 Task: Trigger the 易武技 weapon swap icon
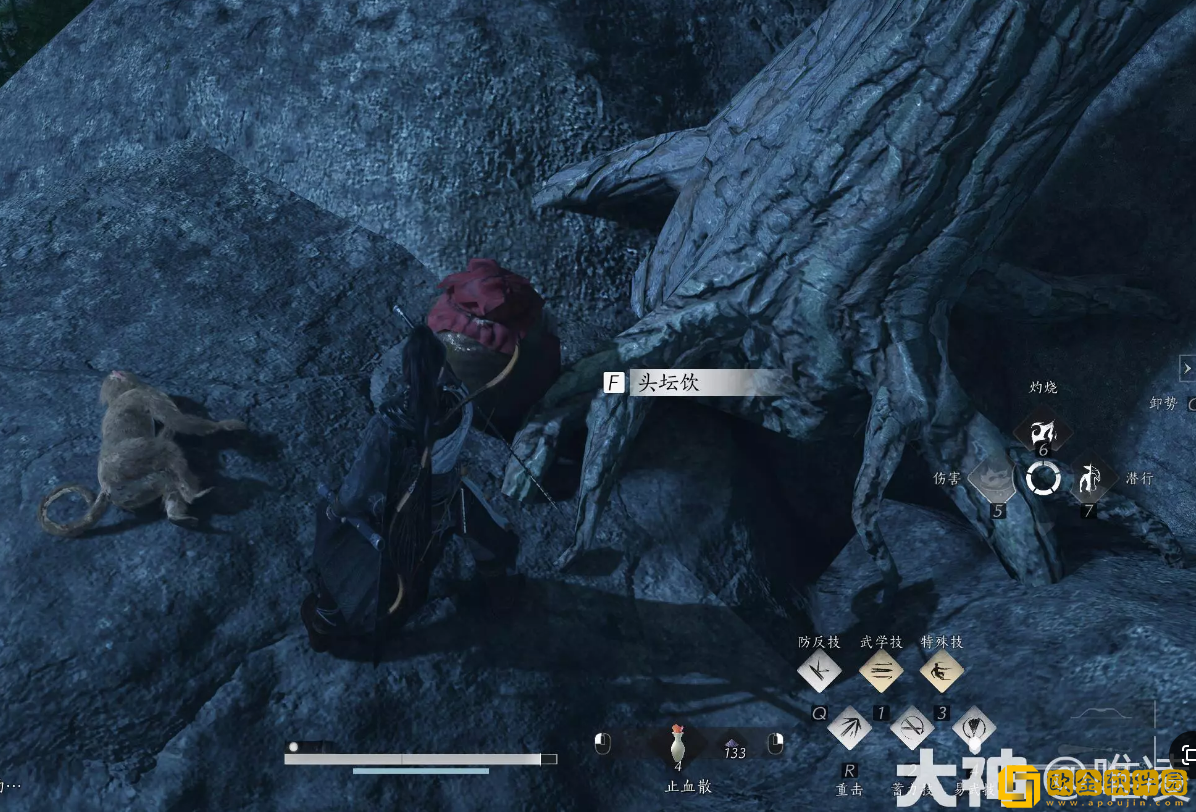(x=972, y=727)
